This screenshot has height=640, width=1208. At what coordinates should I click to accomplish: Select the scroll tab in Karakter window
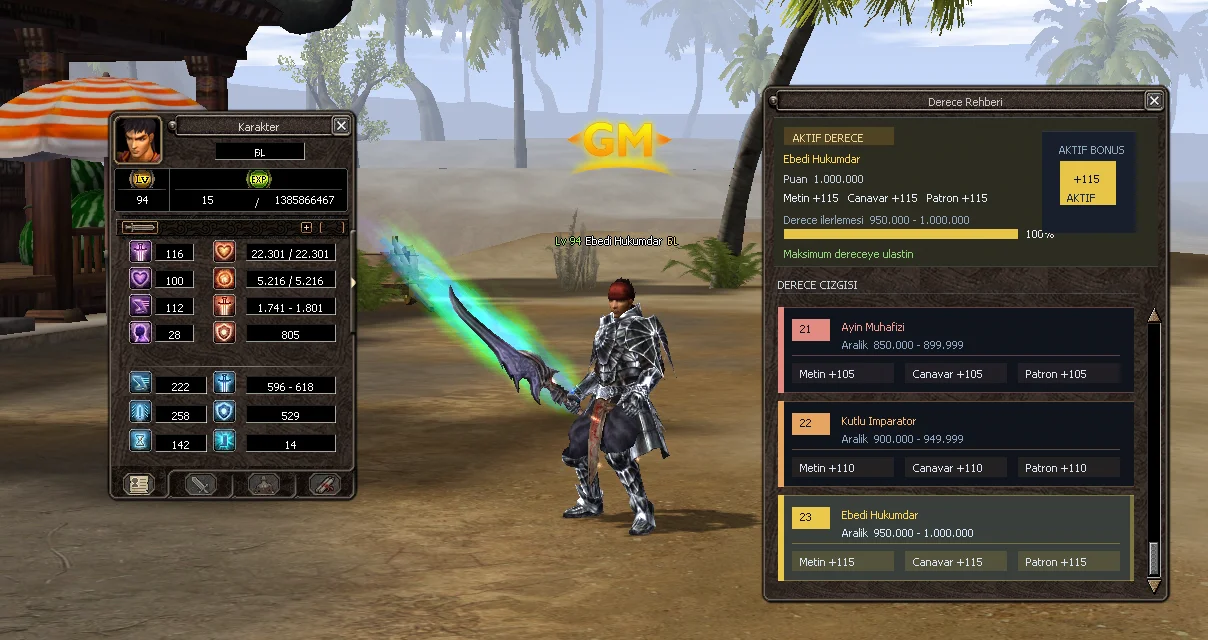pos(325,484)
